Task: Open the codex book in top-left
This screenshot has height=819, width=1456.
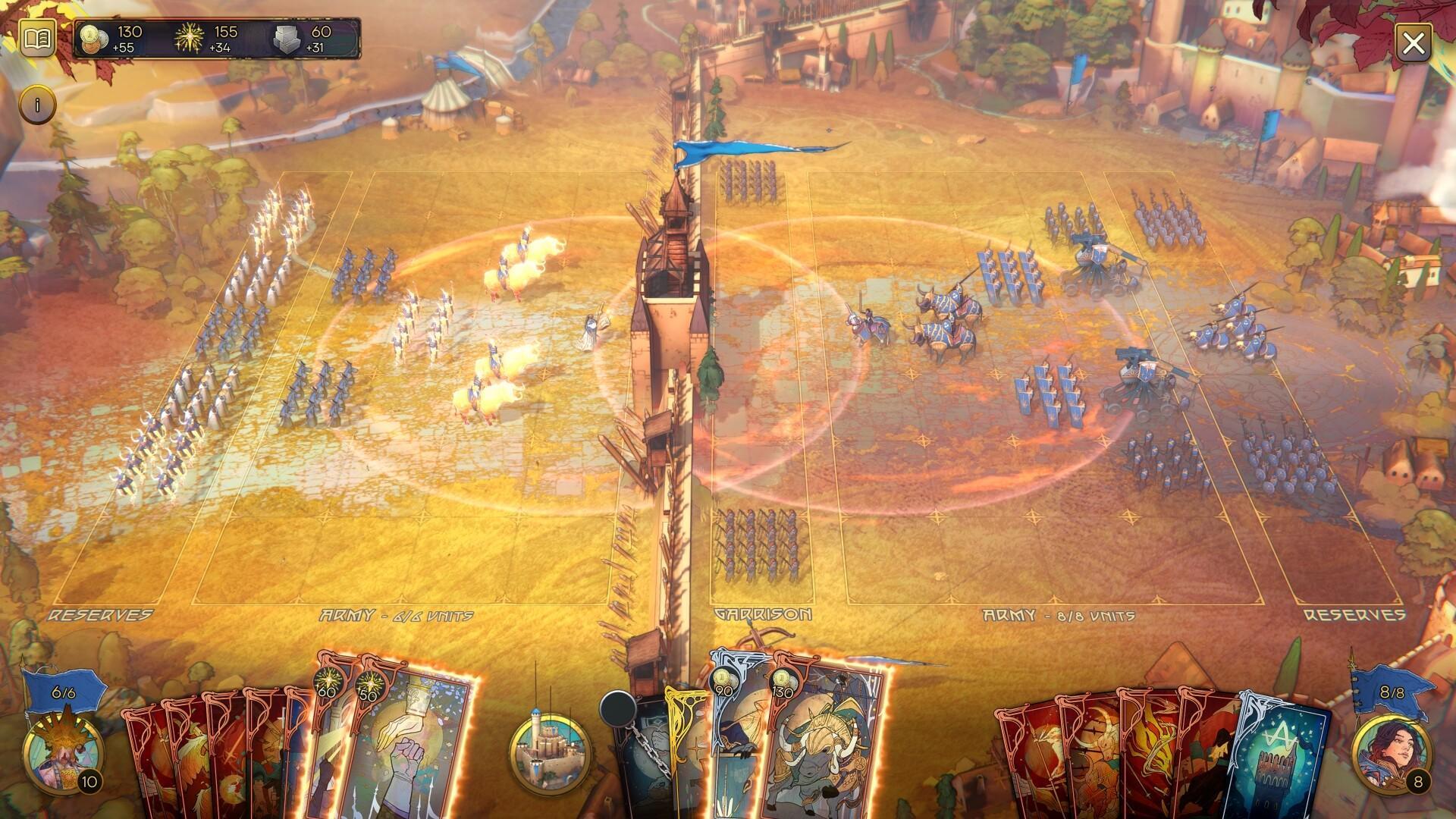Action: click(x=36, y=39)
